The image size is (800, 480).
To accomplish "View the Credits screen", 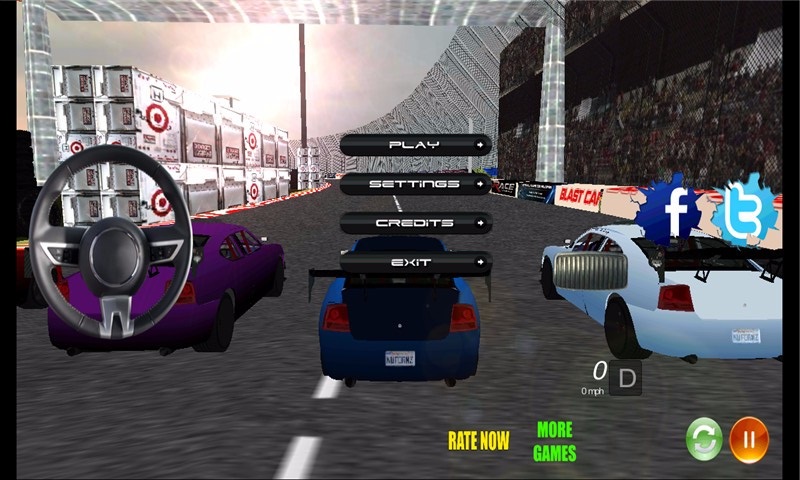I will click(415, 223).
